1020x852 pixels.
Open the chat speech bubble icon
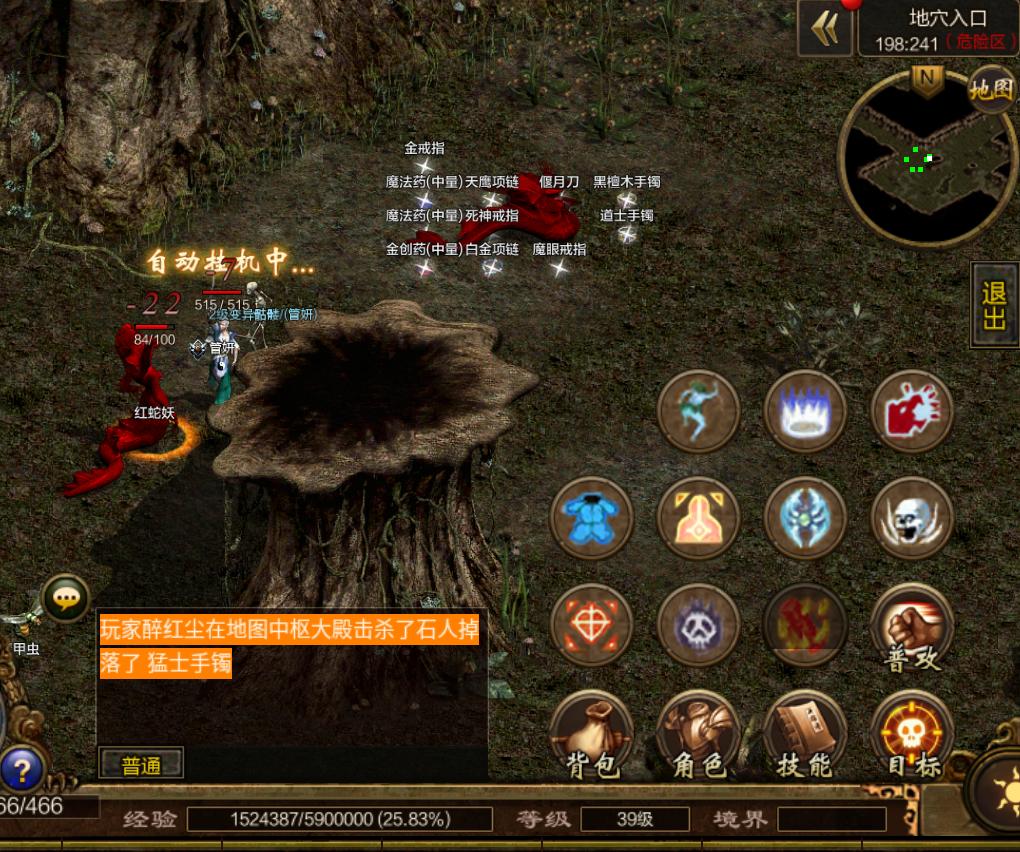[66, 599]
